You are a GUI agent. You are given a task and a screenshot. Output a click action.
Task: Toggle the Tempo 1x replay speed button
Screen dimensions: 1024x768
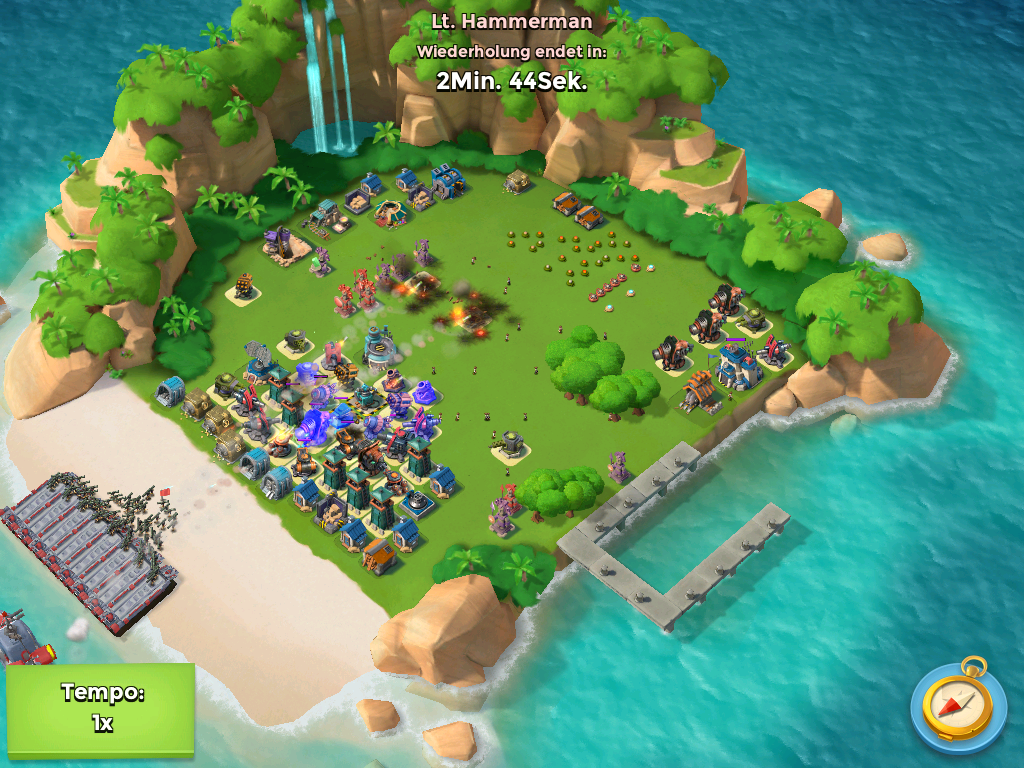pyautogui.click(x=101, y=709)
